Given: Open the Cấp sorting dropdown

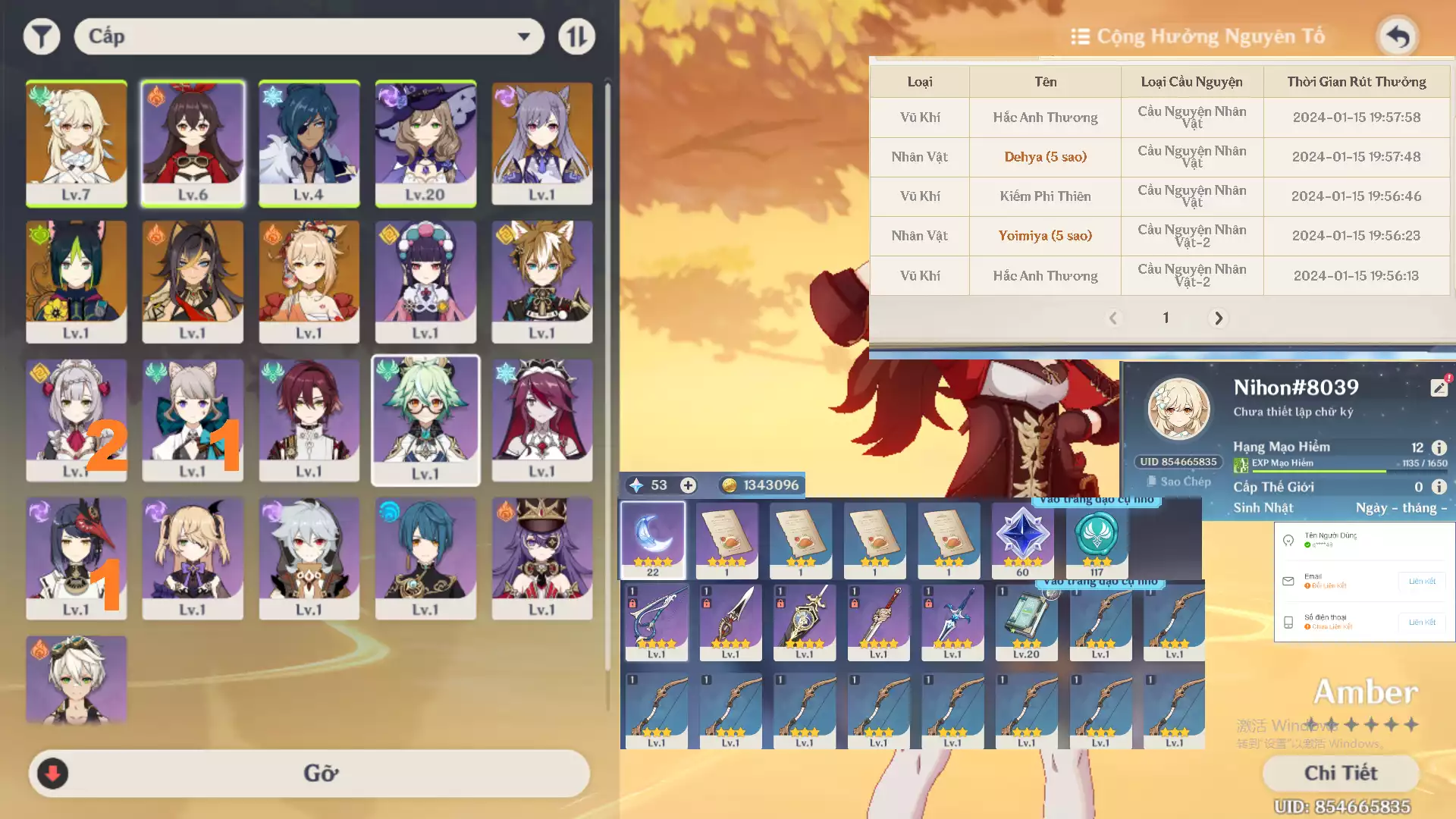Looking at the screenshot, I should 308,36.
